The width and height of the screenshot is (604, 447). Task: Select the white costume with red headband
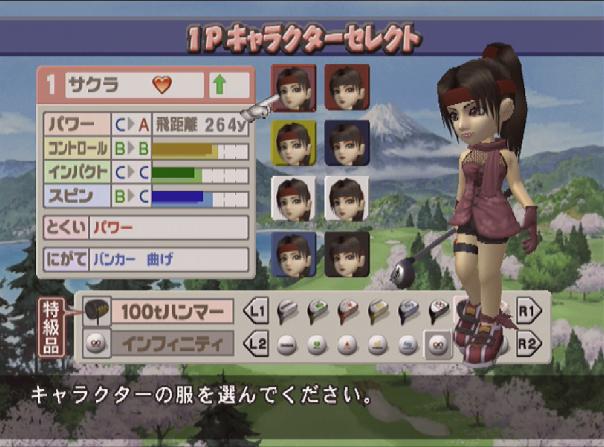click(293, 199)
